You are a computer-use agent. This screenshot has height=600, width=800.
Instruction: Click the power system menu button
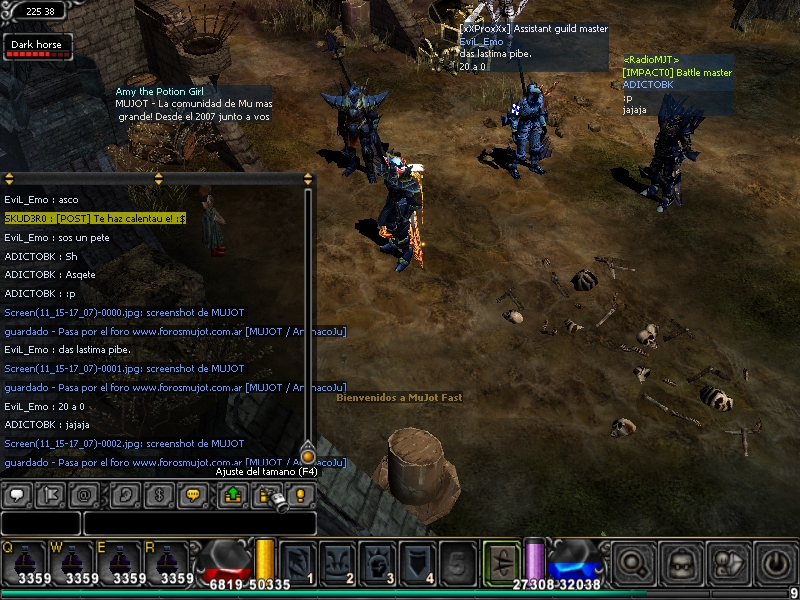776,562
